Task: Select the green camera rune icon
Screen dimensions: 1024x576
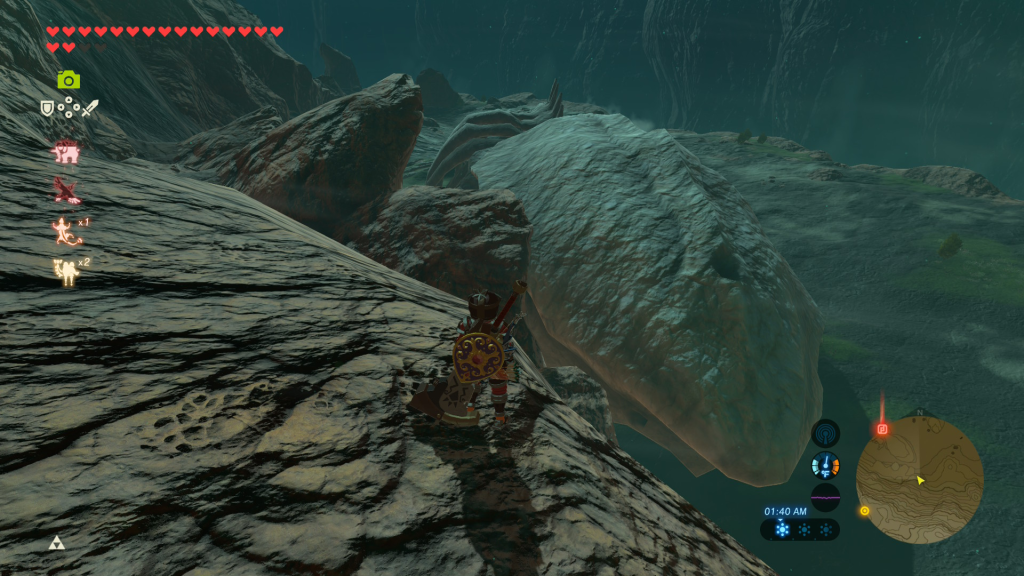Action: click(x=68, y=80)
